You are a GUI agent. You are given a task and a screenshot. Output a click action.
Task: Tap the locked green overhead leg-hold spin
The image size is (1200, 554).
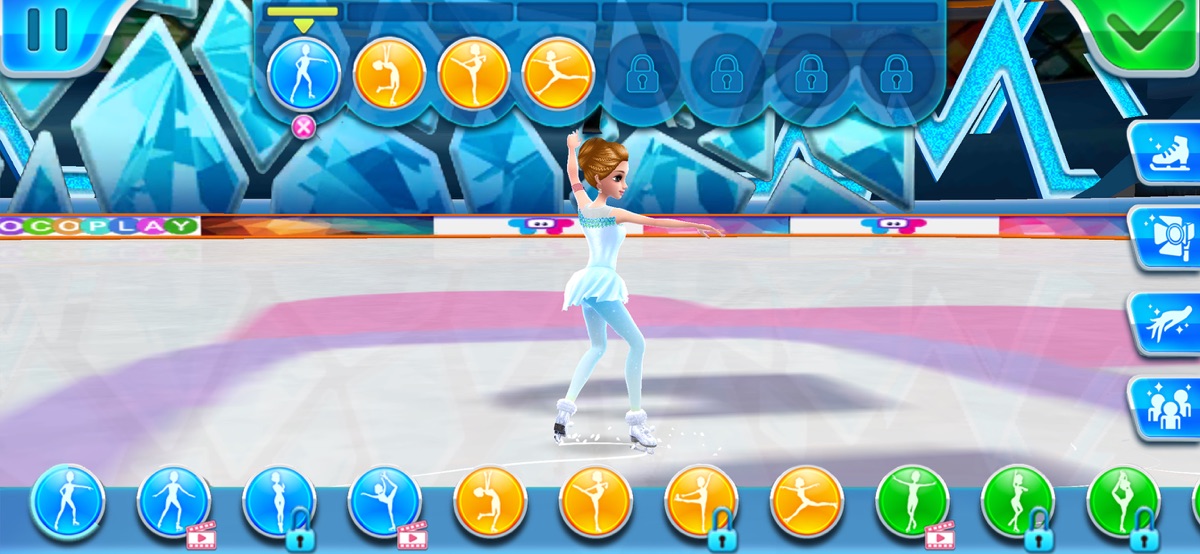(x=1124, y=502)
